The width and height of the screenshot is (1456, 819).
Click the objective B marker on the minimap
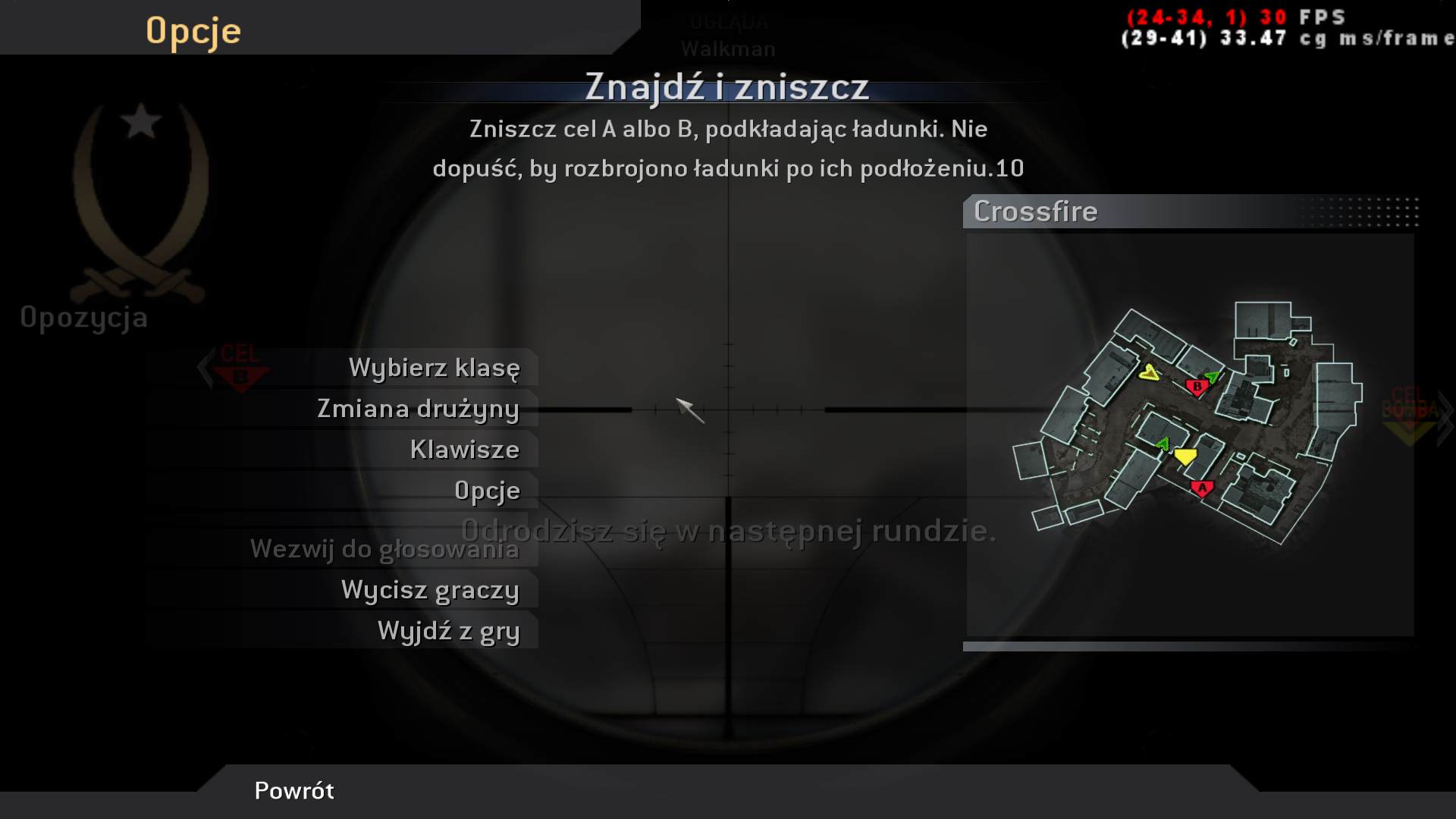1197,386
